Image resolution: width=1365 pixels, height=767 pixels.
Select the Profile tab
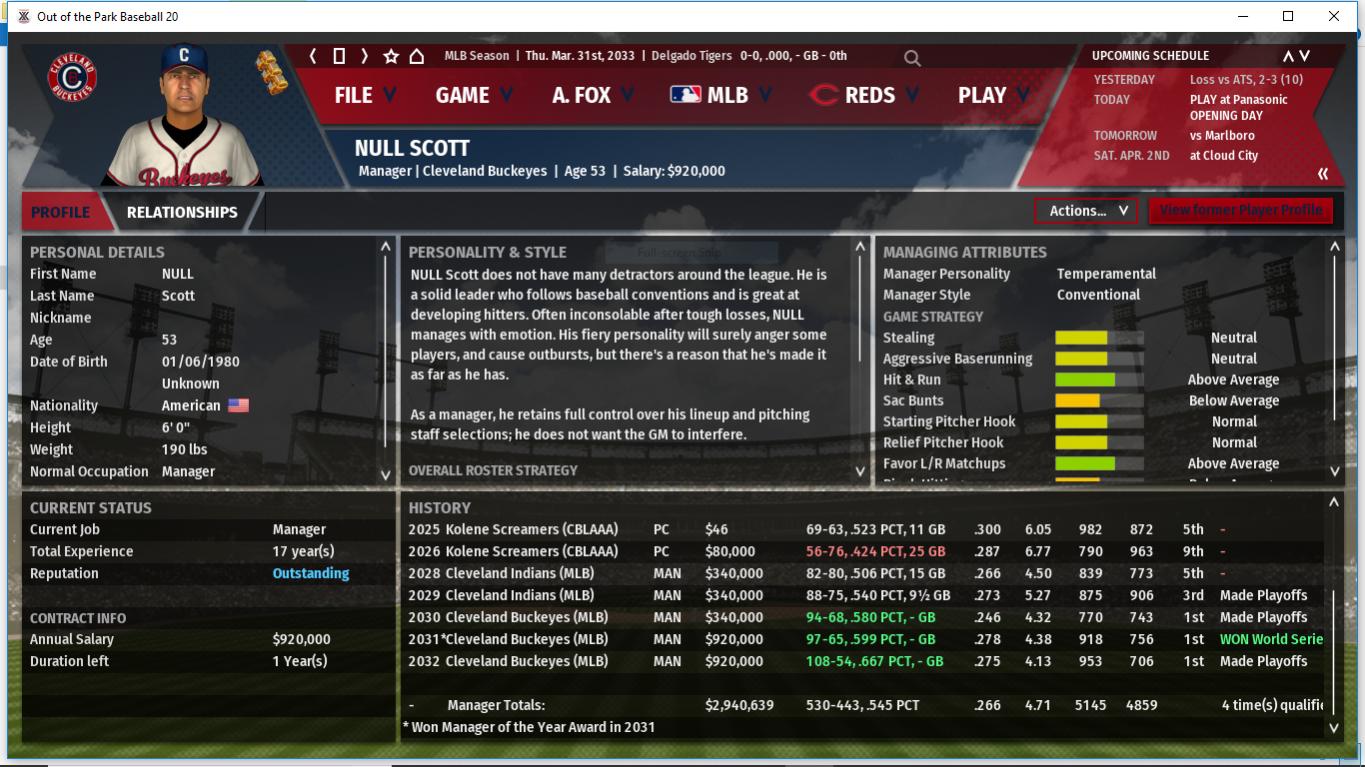[60, 212]
